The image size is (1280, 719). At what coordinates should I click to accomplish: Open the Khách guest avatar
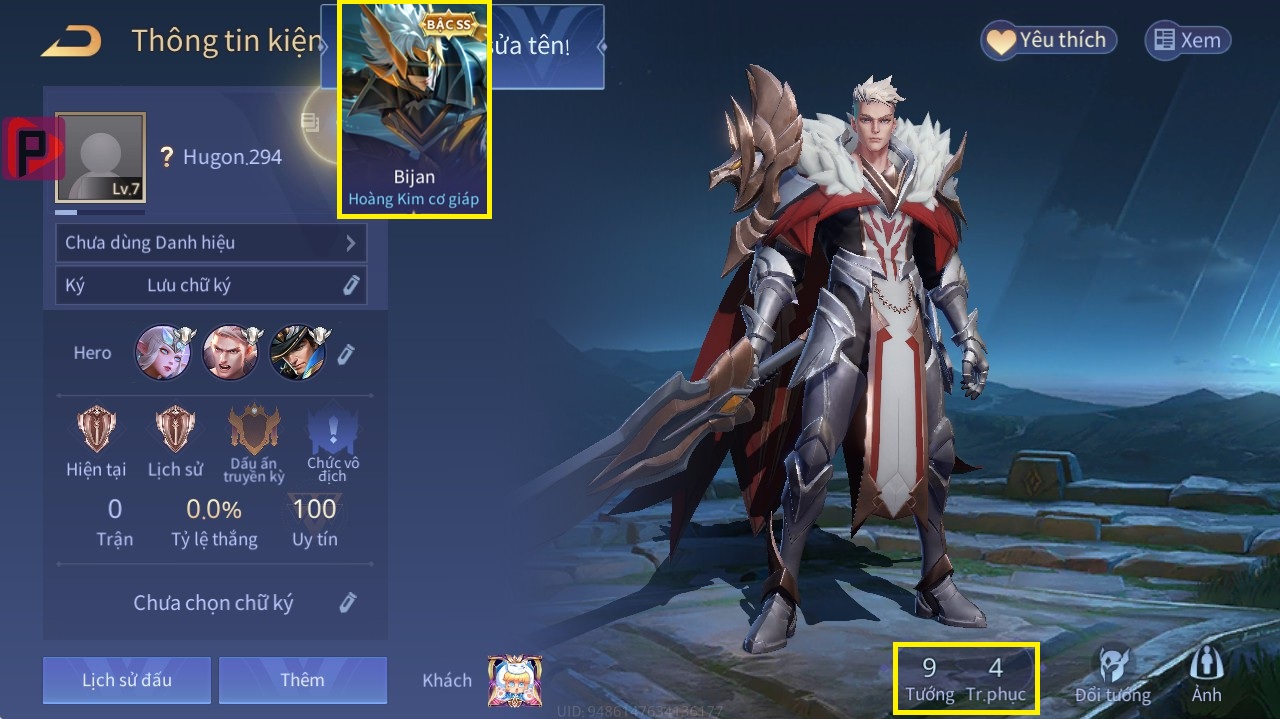pos(515,681)
